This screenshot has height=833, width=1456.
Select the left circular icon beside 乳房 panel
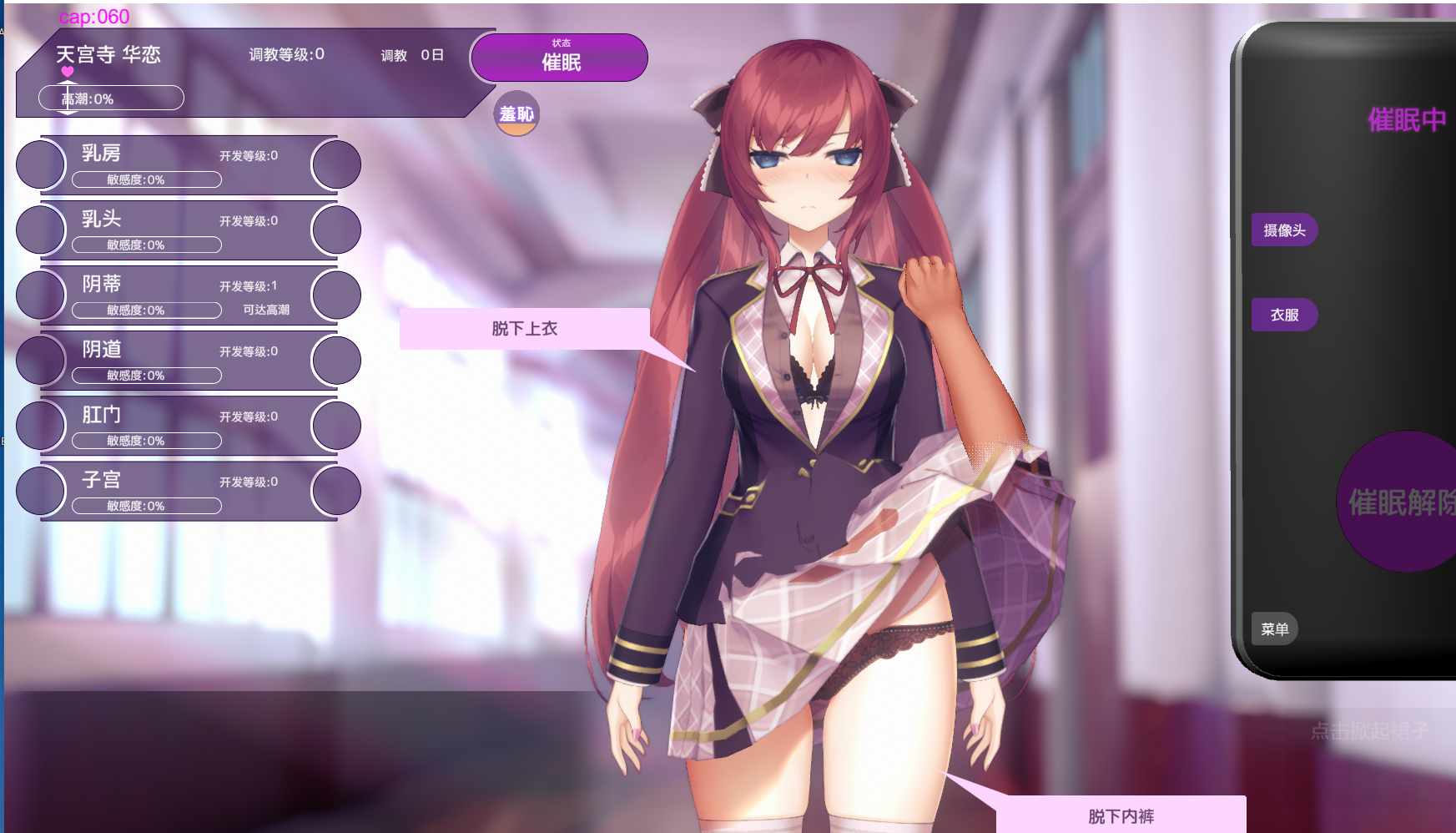[40, 164]
